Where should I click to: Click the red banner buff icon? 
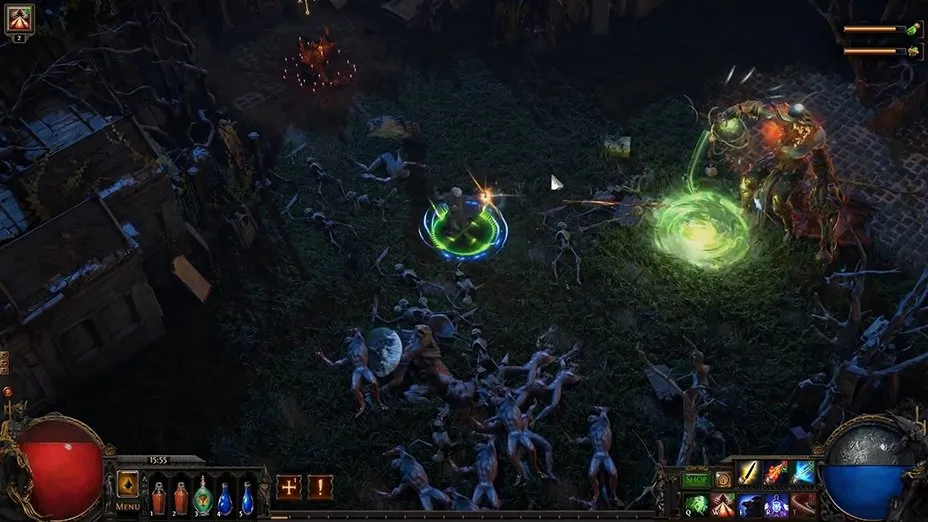(x=19, y=18)
